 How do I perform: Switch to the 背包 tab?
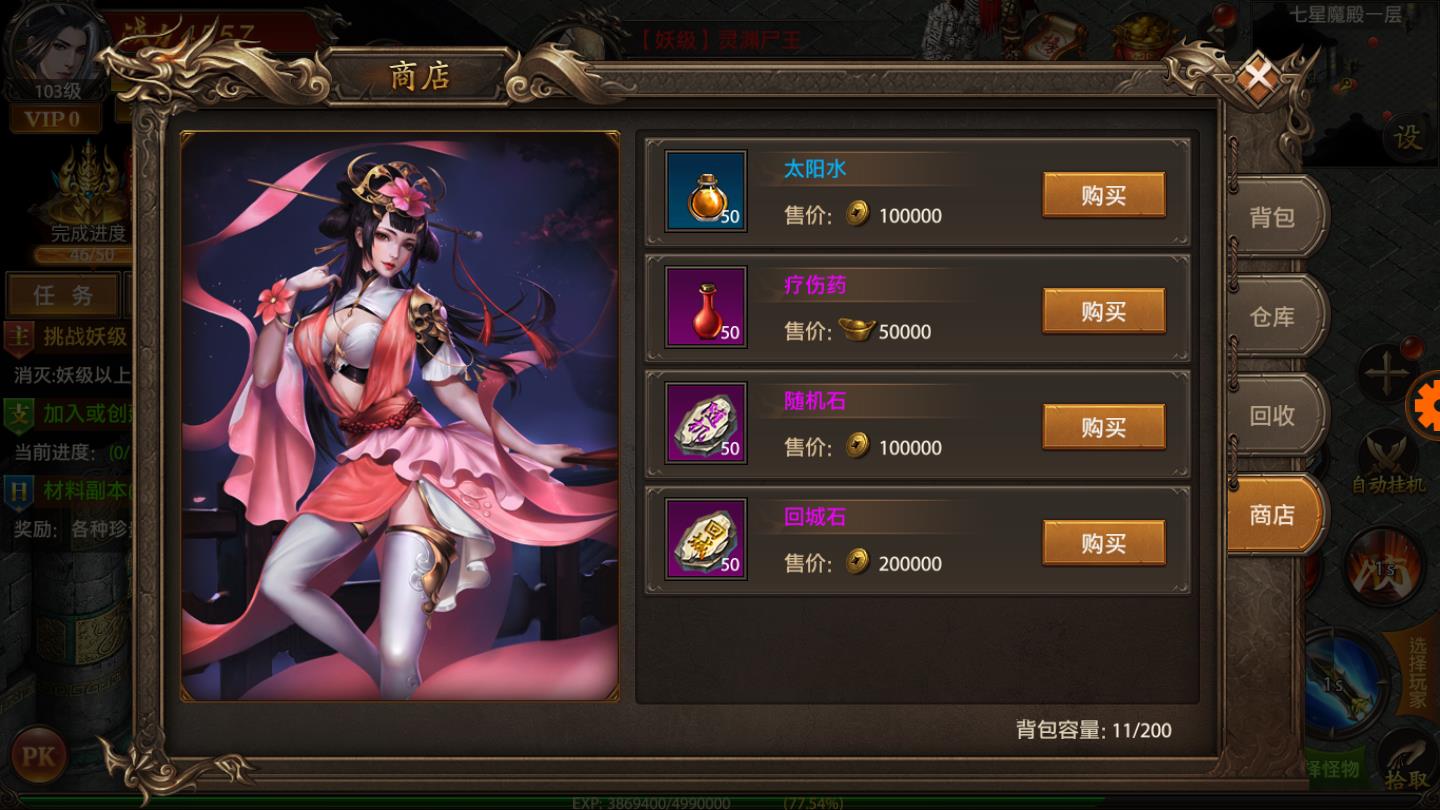pyautogui.click(x=1272, y=218)
